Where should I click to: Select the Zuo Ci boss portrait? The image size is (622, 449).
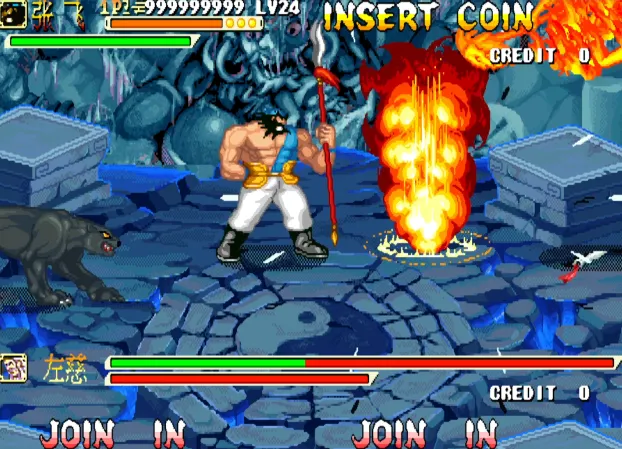click(x=14, y=368)
